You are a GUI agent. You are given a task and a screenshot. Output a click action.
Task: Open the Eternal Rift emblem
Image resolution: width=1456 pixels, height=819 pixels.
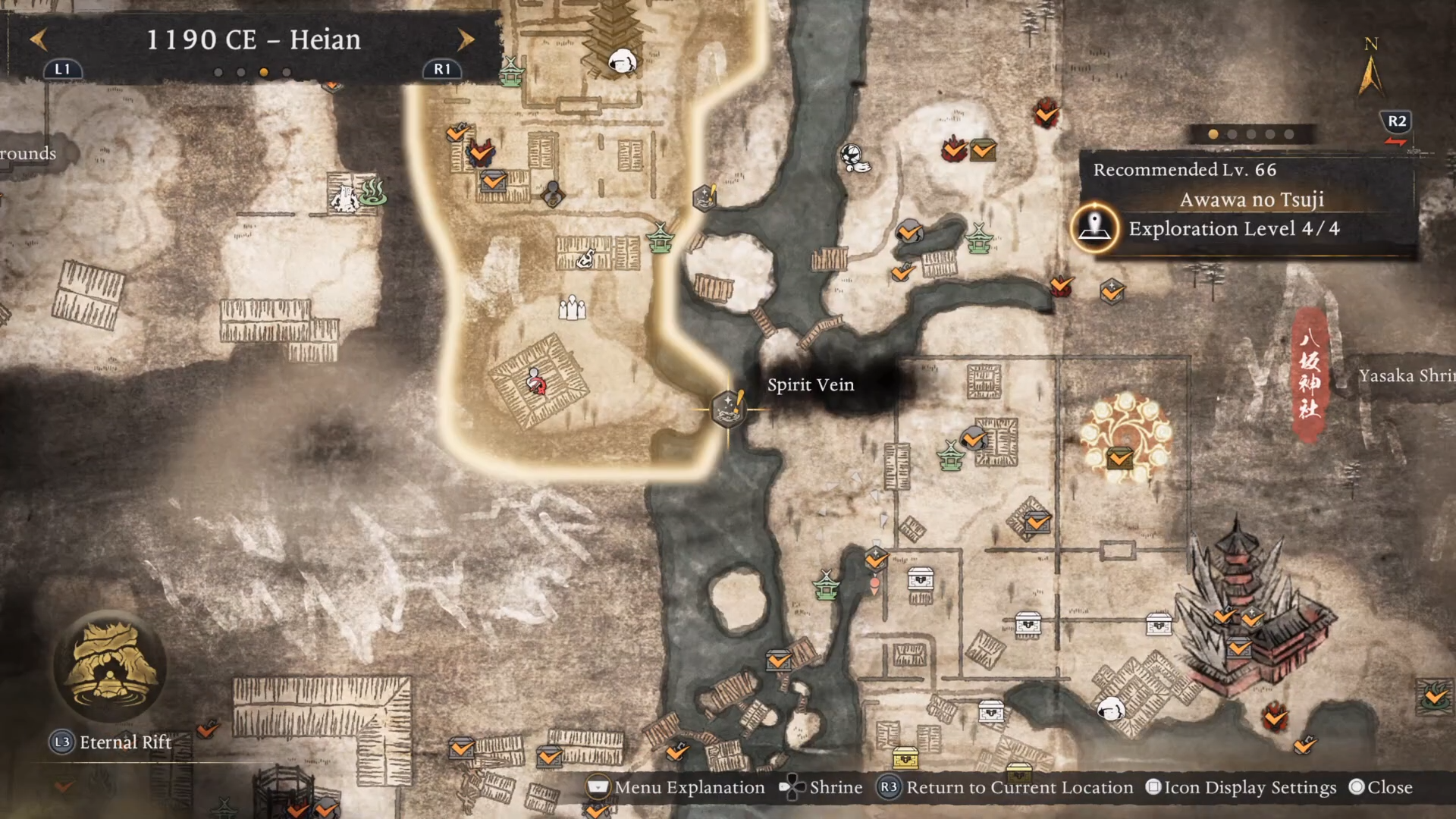(111, 667)
